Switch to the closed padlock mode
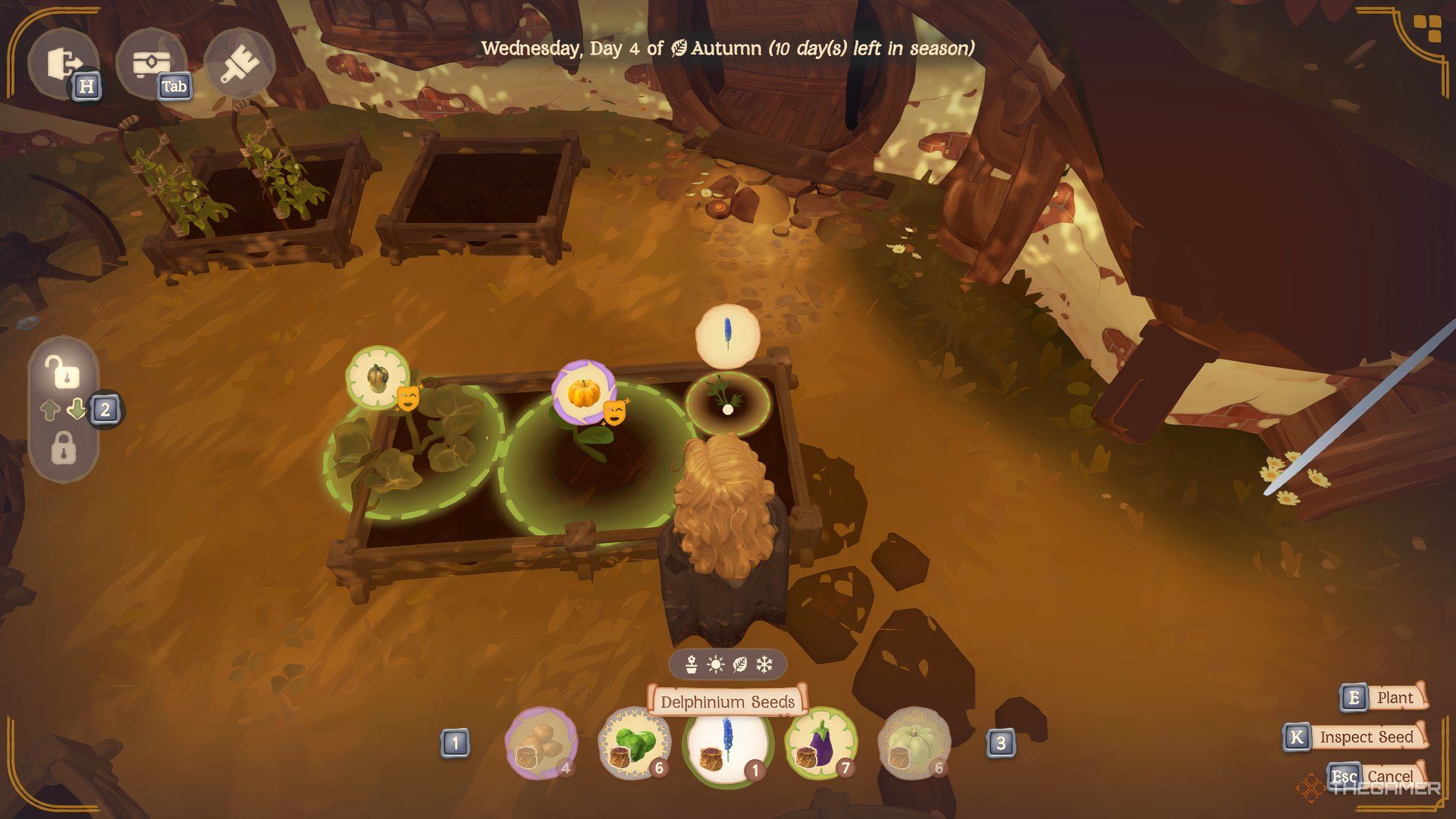This screenshot has height=819, width=1456. tap(64, 448)
